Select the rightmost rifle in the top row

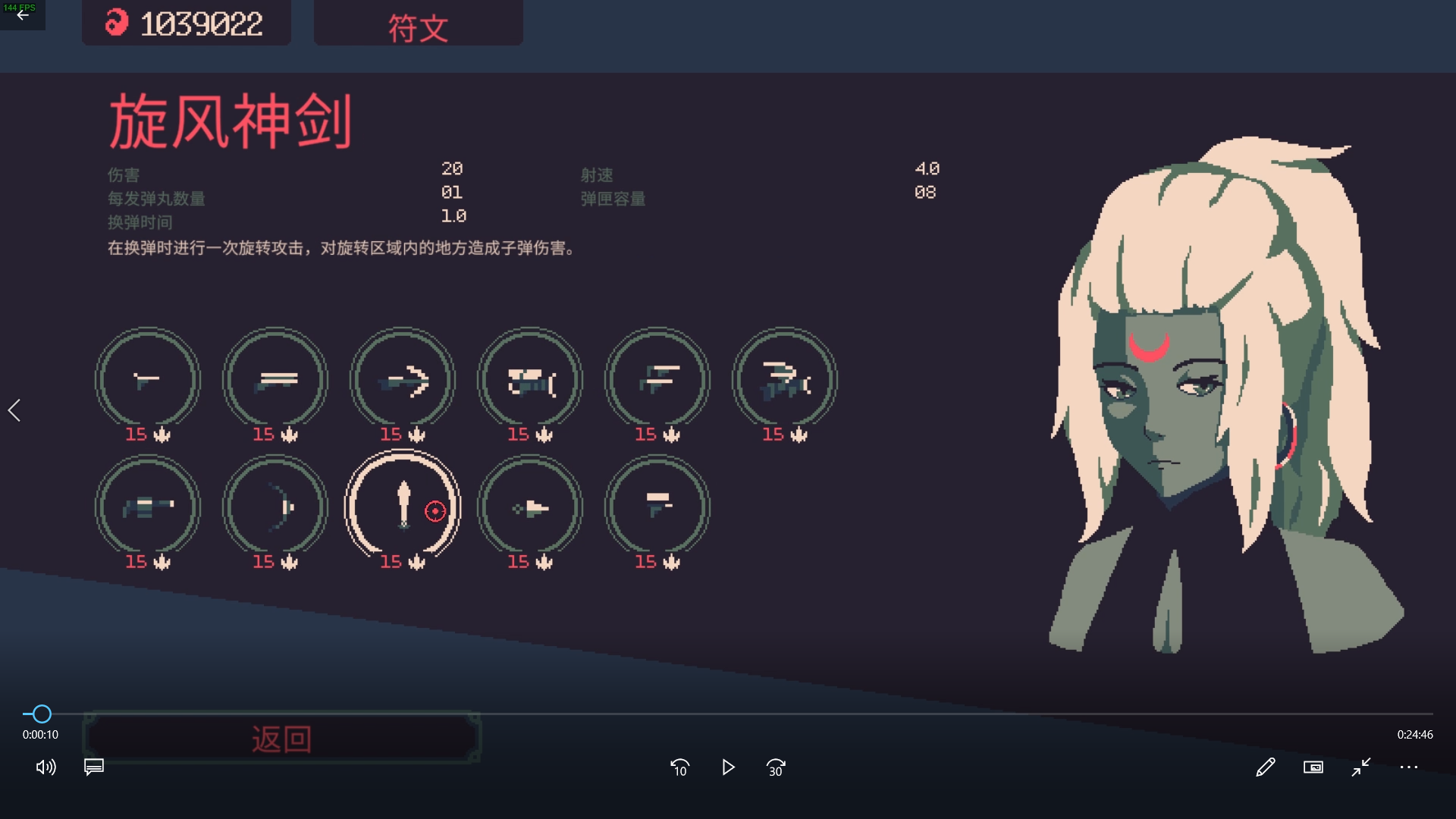pyautogui.click(x=785, y=379)
